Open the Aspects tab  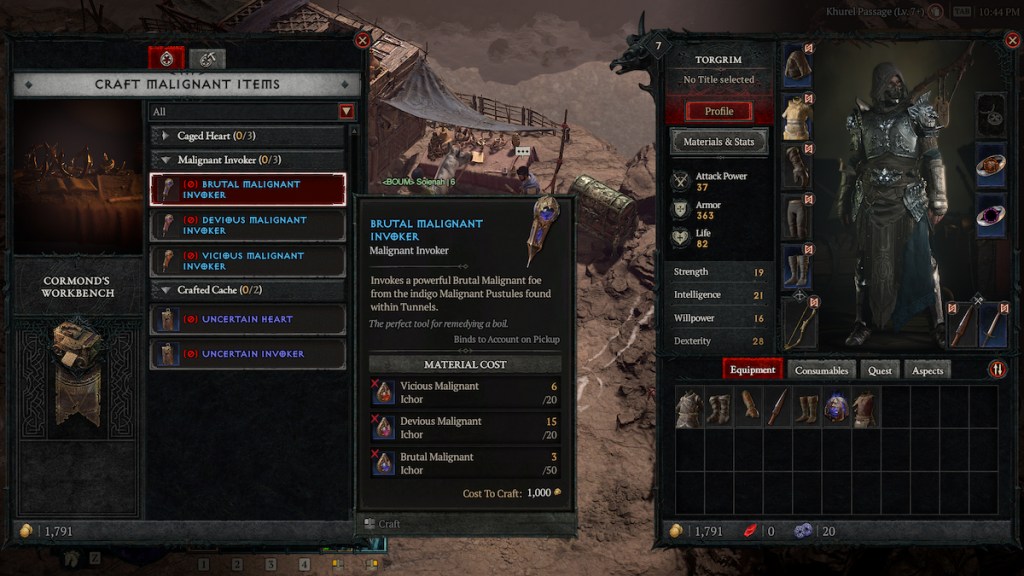[927, 370]
